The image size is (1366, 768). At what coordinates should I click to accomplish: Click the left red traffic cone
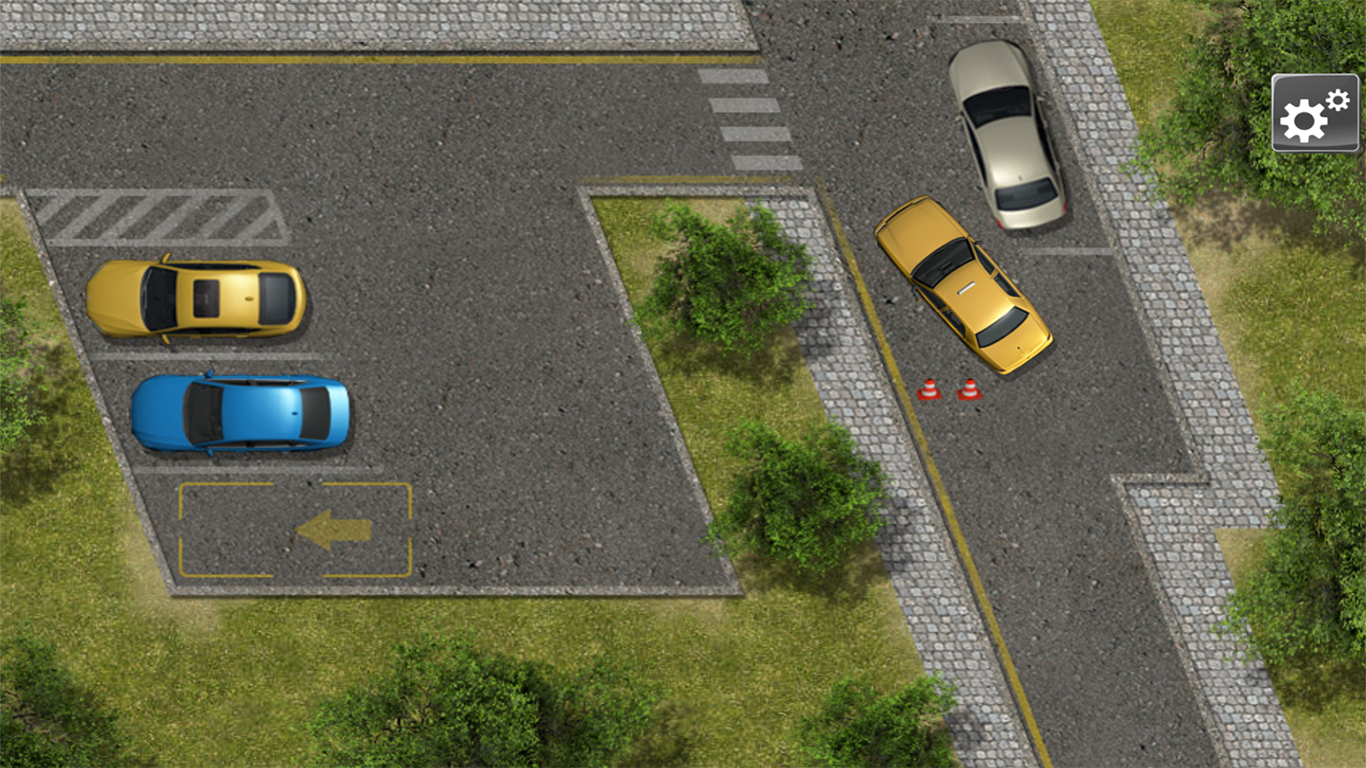pyautogui.click(x=930, y=388)
